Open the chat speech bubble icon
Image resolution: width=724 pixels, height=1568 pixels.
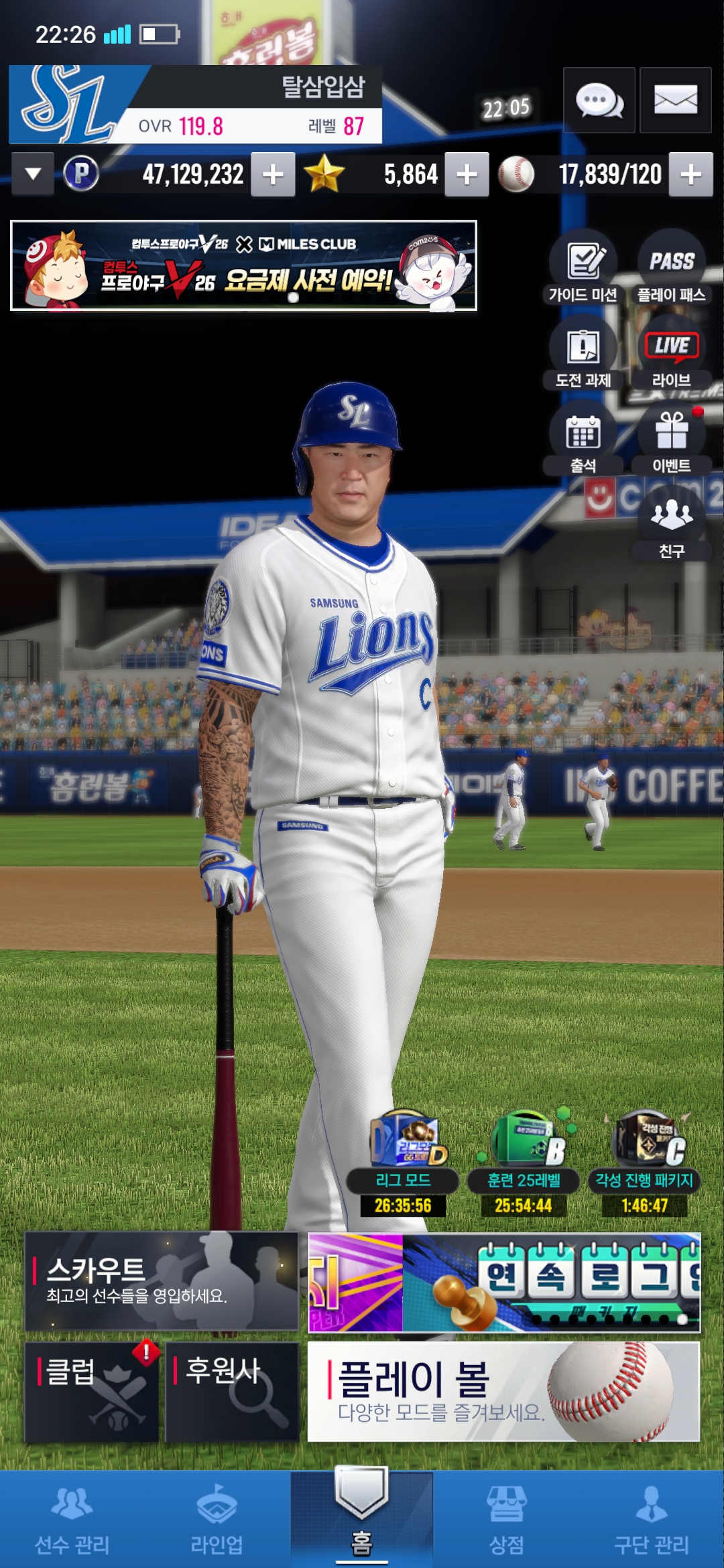(x=599, y=101)
